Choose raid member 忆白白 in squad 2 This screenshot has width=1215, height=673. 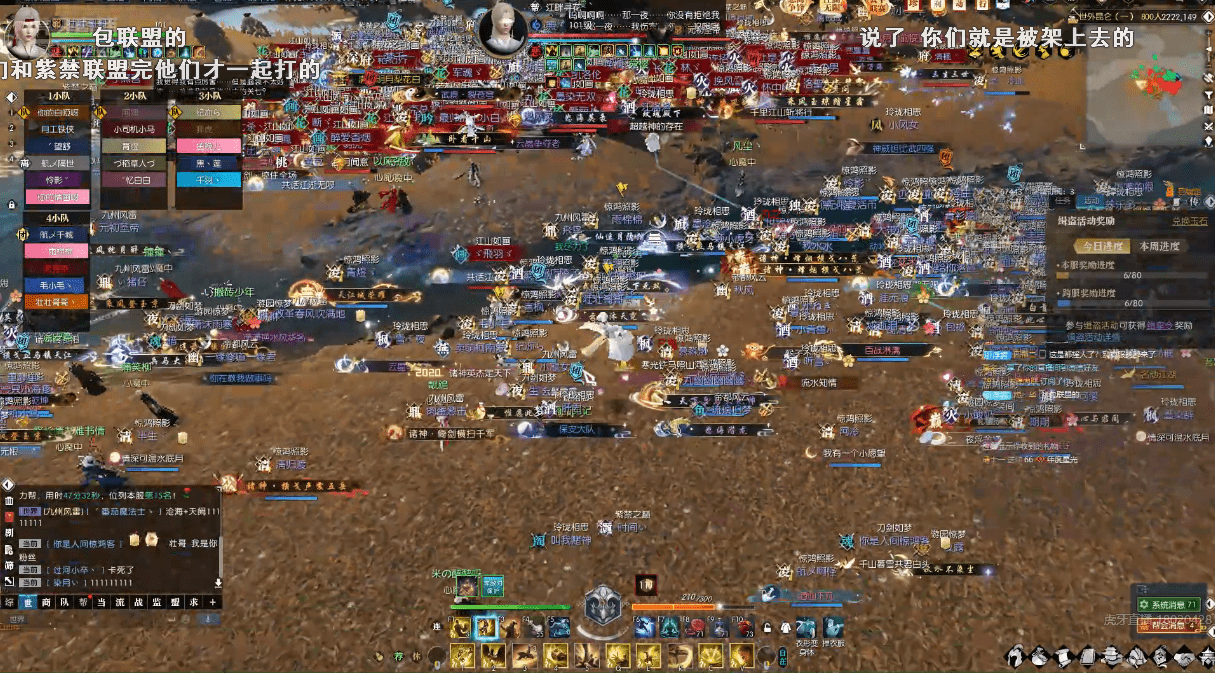point(132,180)
